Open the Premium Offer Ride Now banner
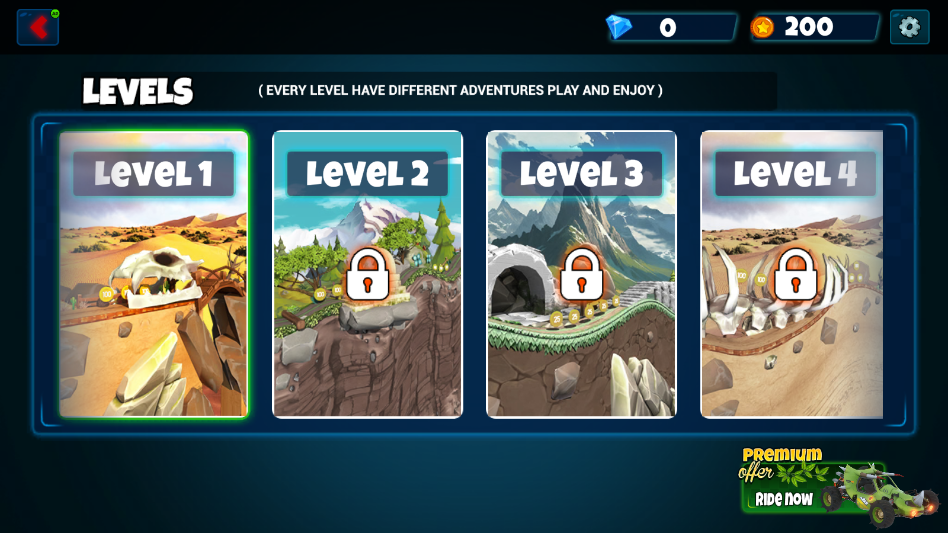This screenshot has height=533, width=948. [838, 487]
